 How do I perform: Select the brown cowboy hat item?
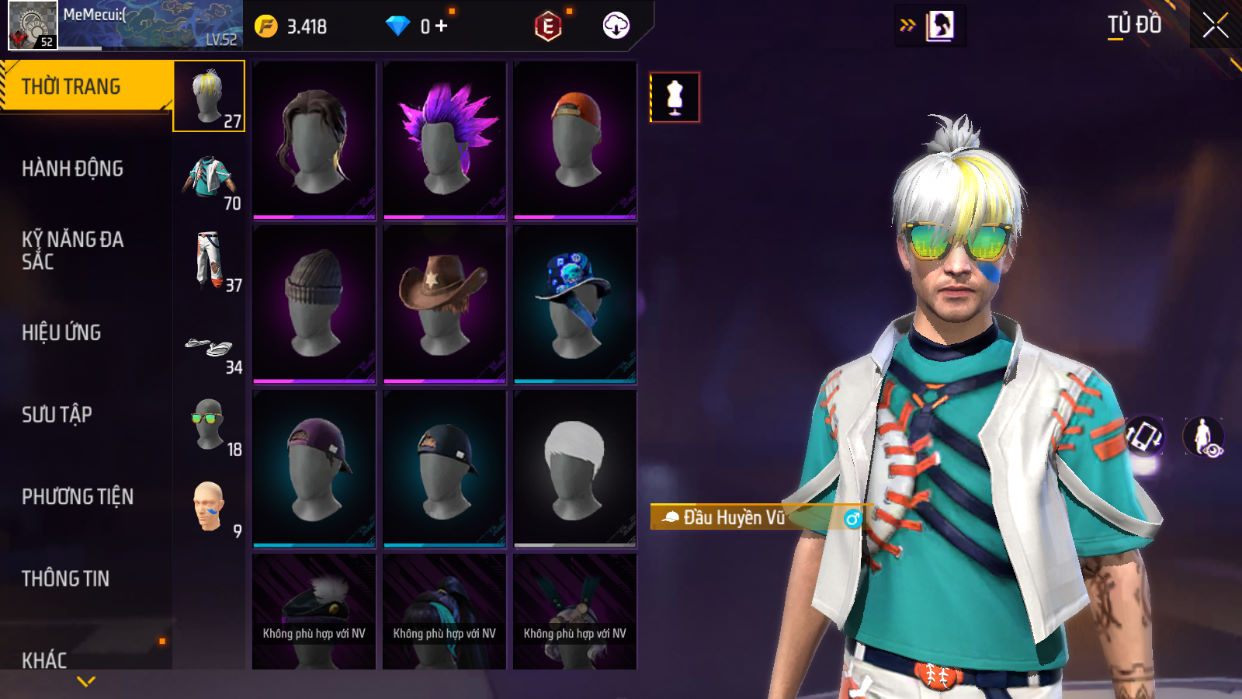444,304
